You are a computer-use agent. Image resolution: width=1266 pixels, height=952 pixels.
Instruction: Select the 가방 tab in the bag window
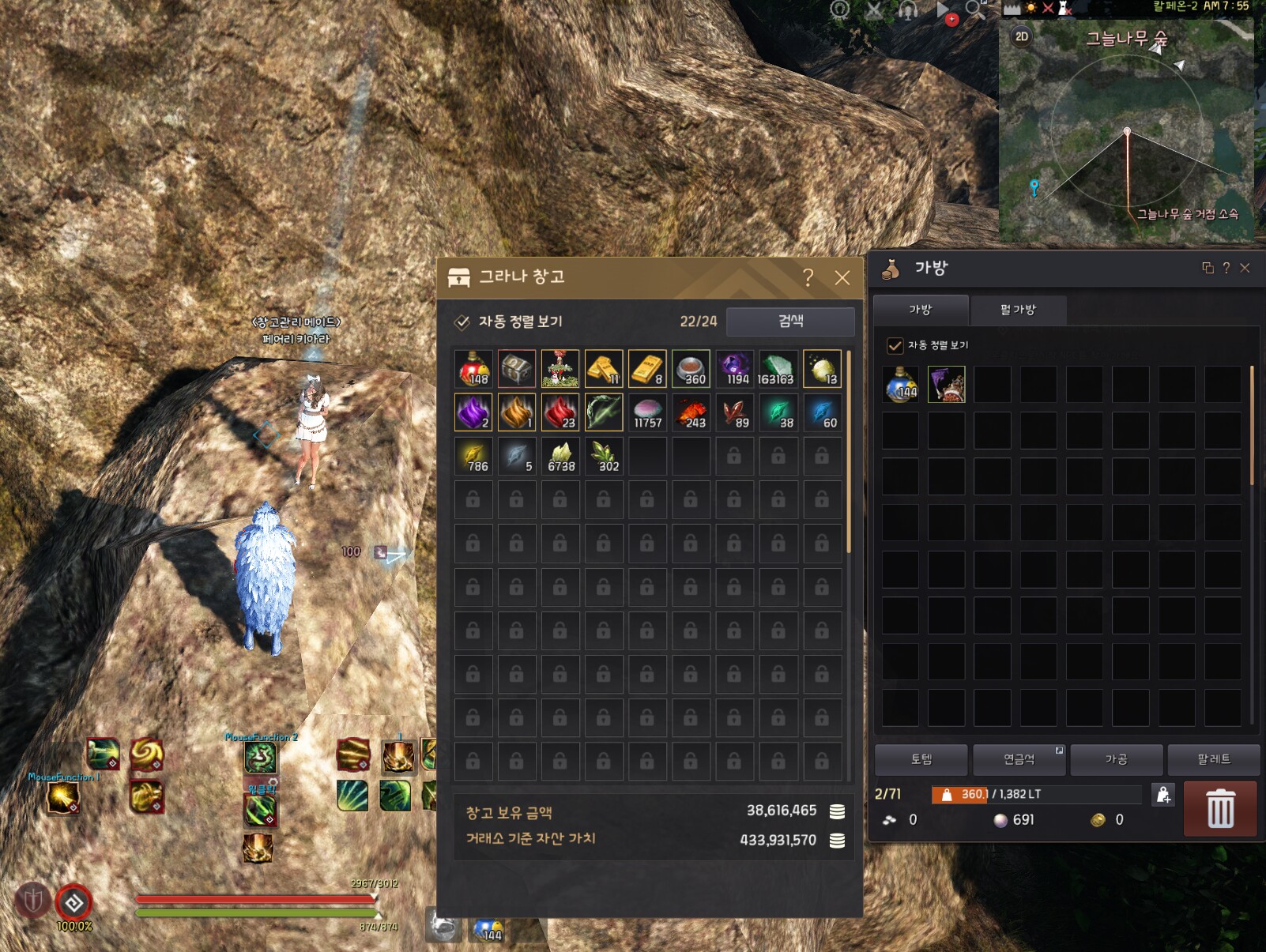[x=921, y=310]
